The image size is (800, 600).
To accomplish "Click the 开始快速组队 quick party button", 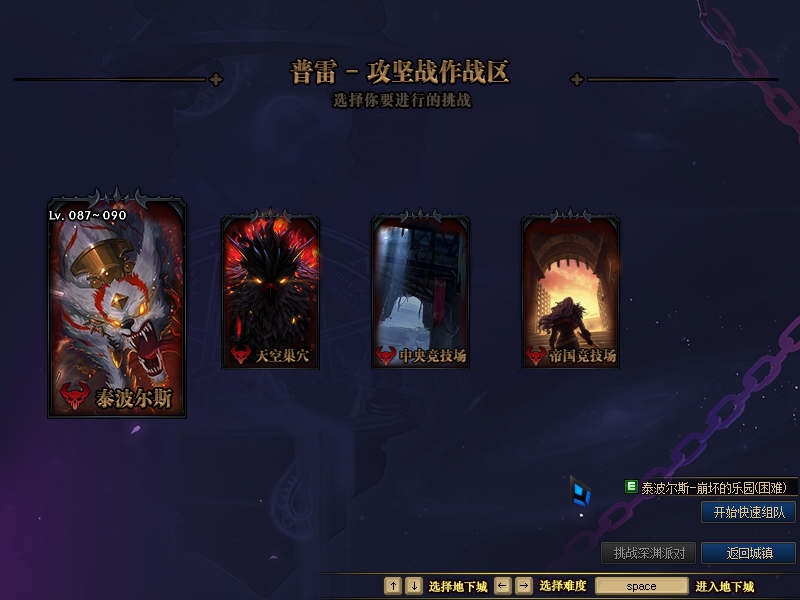I will (x=748, y=512).
